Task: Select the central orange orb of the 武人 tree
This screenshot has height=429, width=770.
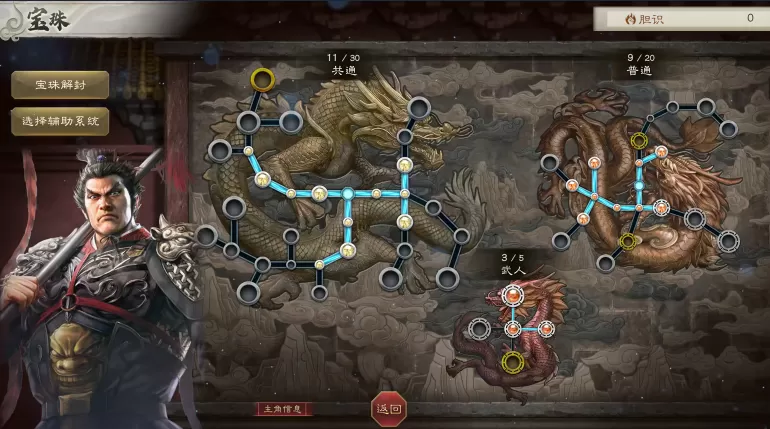Action: pyautogui.click(x=513, y=328)
